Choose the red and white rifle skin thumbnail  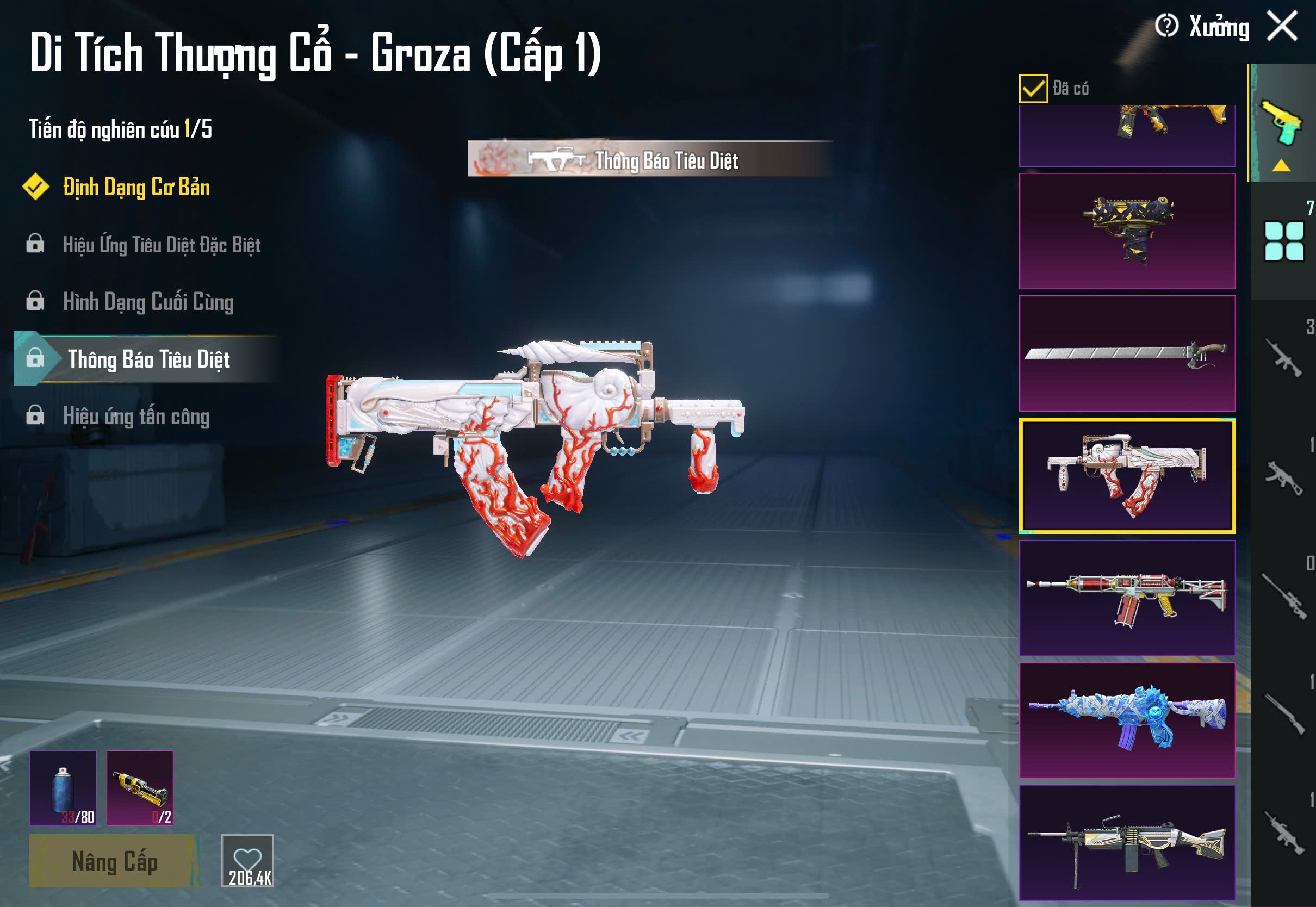1127,598
